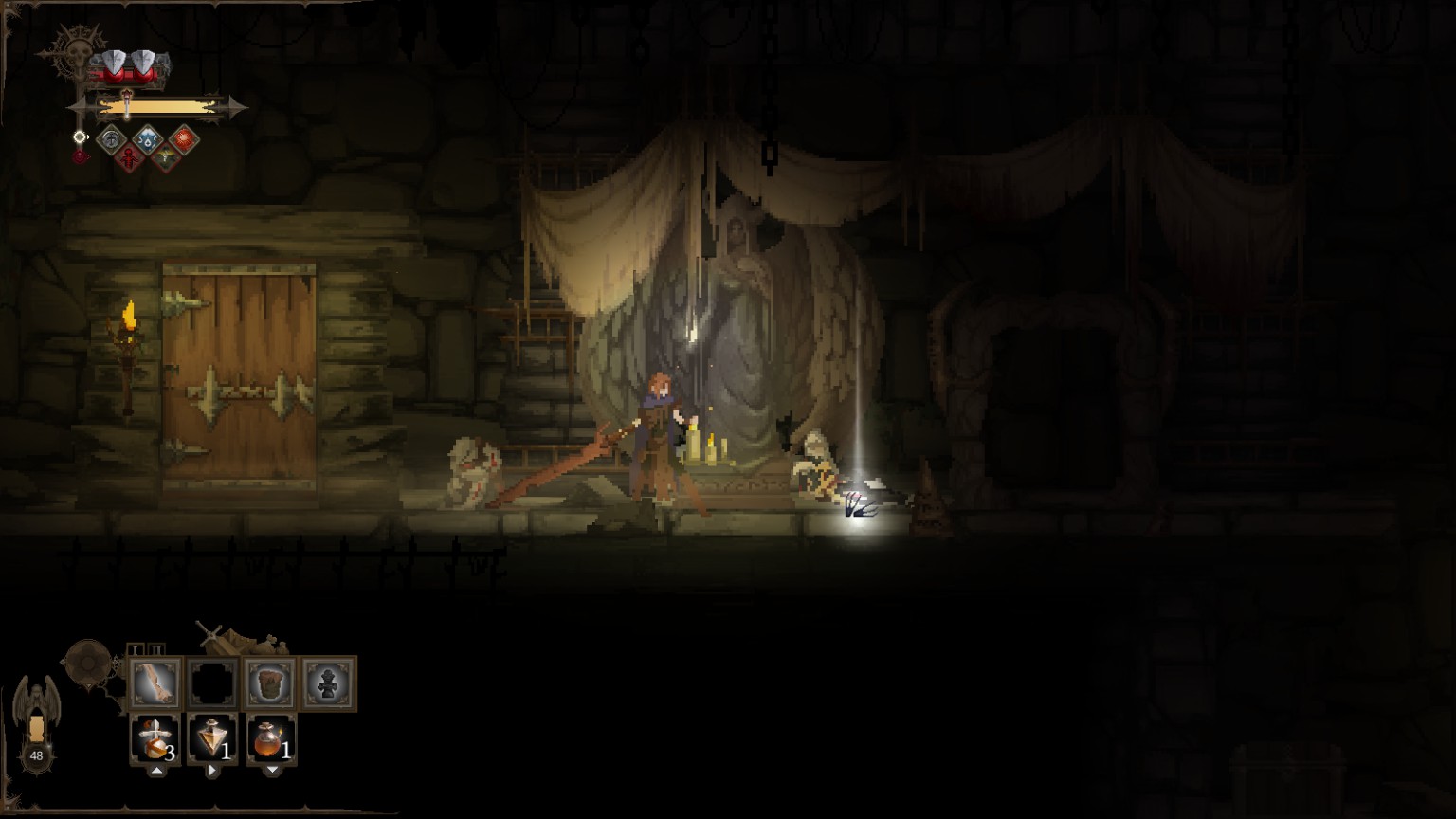Use the diamond-shaped potion flask
Viewport: 1456px width, 819px height.
click(x=212, y=739)
